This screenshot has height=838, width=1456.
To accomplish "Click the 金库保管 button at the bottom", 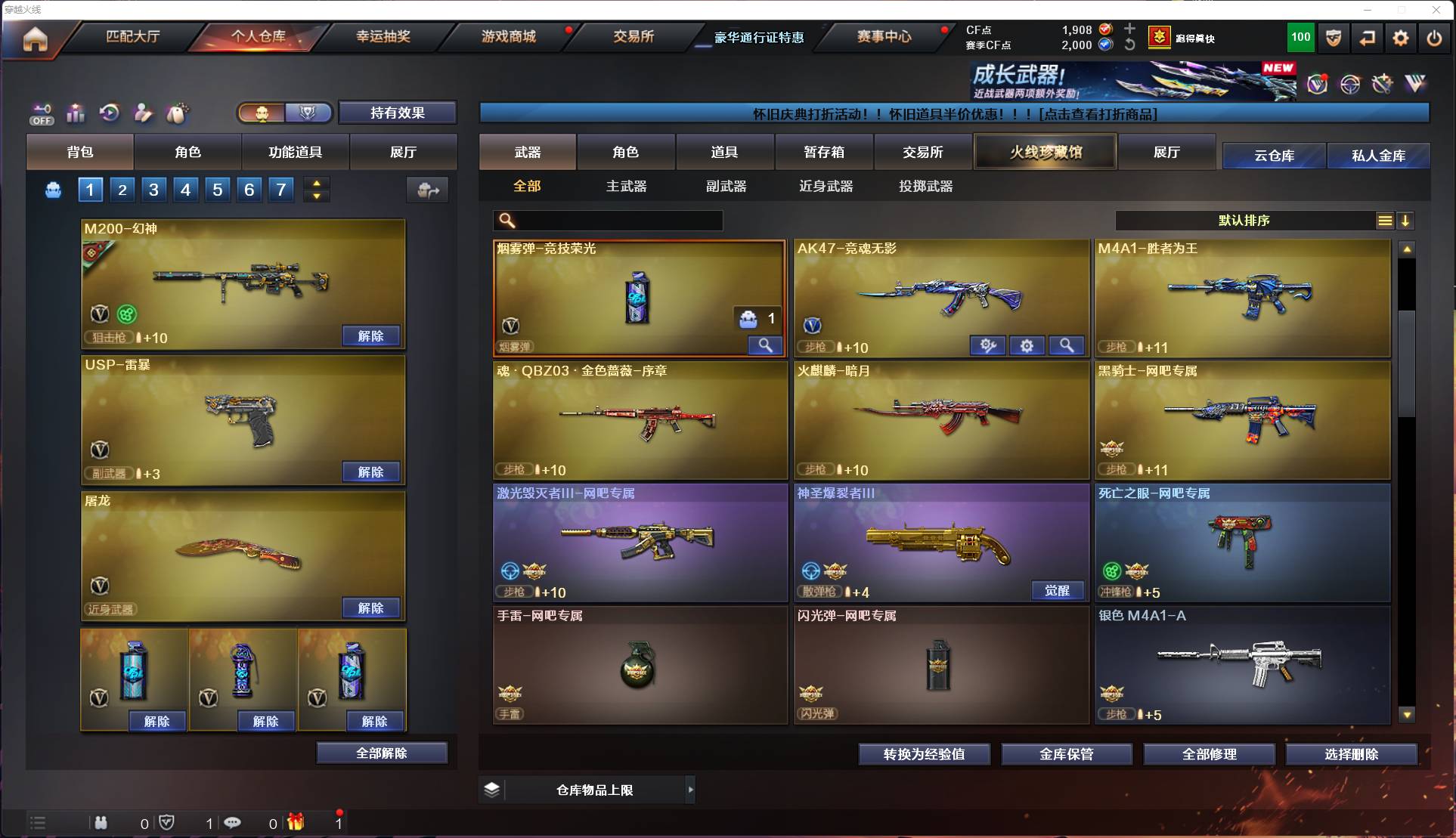I will tap(1067, 753).
